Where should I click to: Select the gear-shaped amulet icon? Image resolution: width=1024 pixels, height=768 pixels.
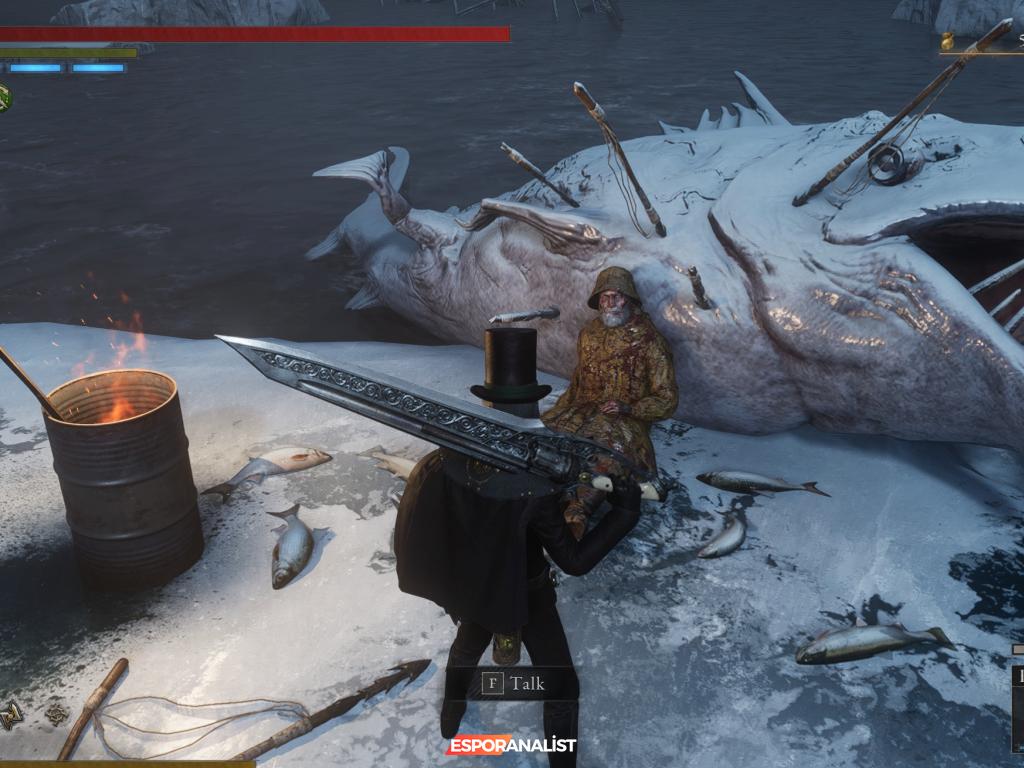click(57, 714)
